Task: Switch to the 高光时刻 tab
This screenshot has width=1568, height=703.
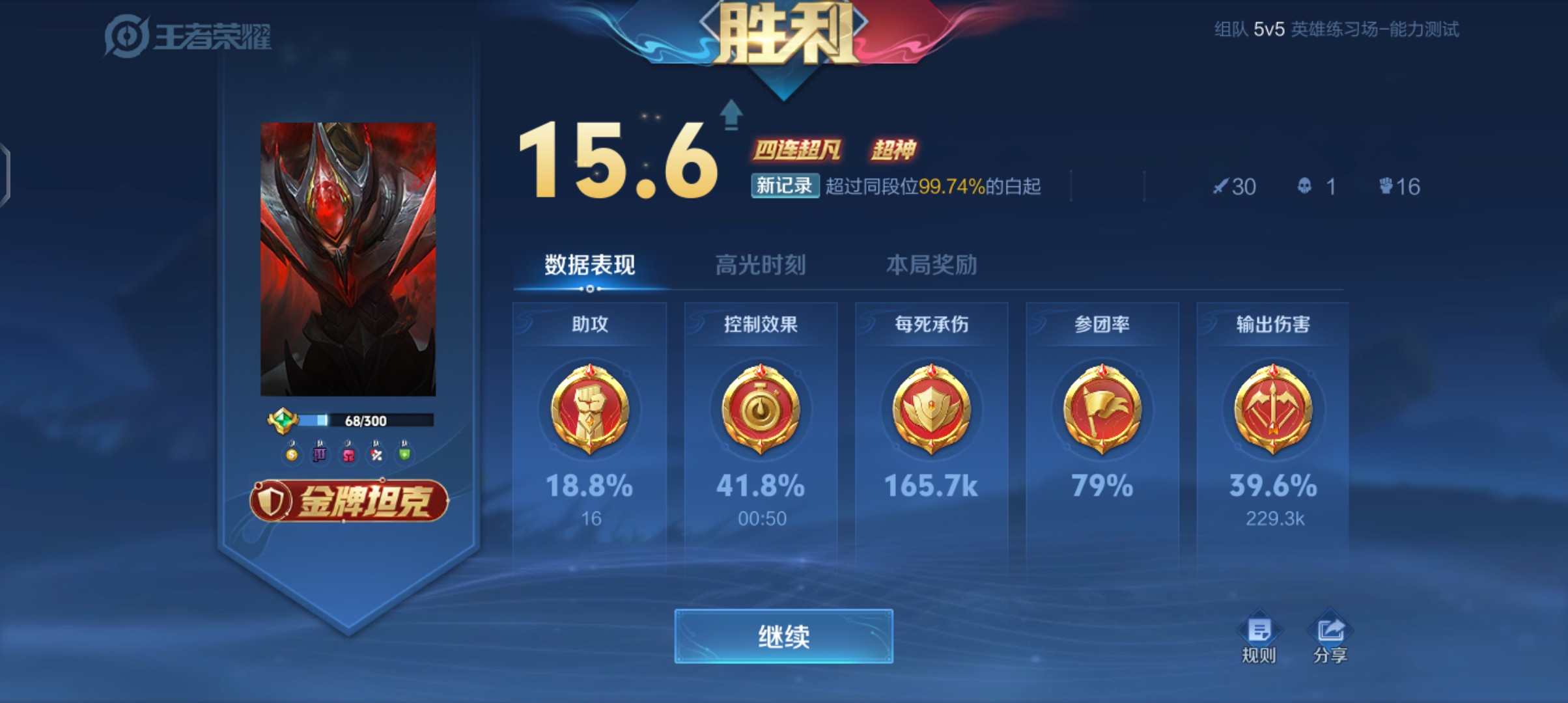Action: coord(759,264)
